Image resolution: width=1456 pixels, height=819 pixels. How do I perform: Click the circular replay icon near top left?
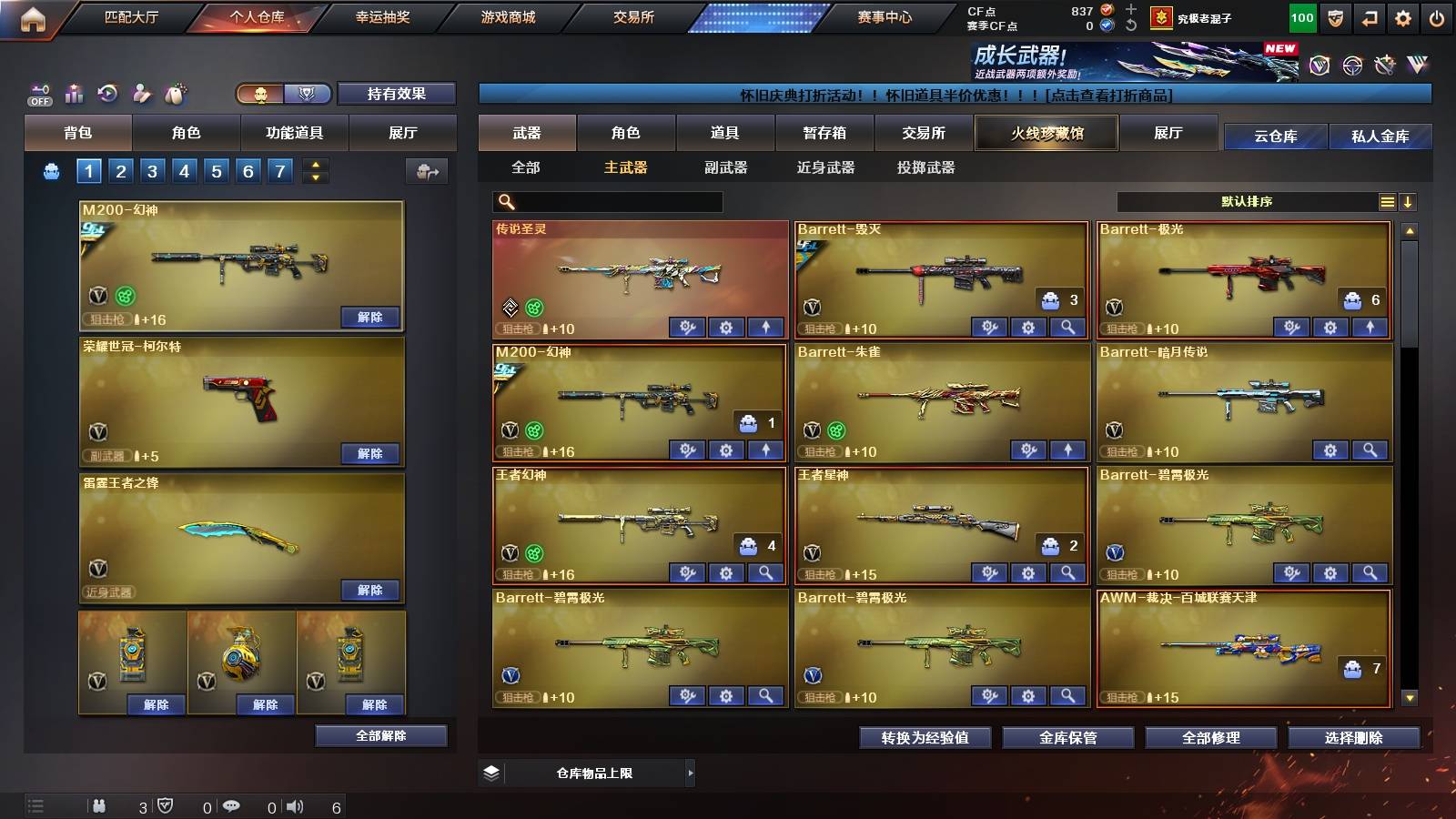pyautogui.click(x=107, y=93)
